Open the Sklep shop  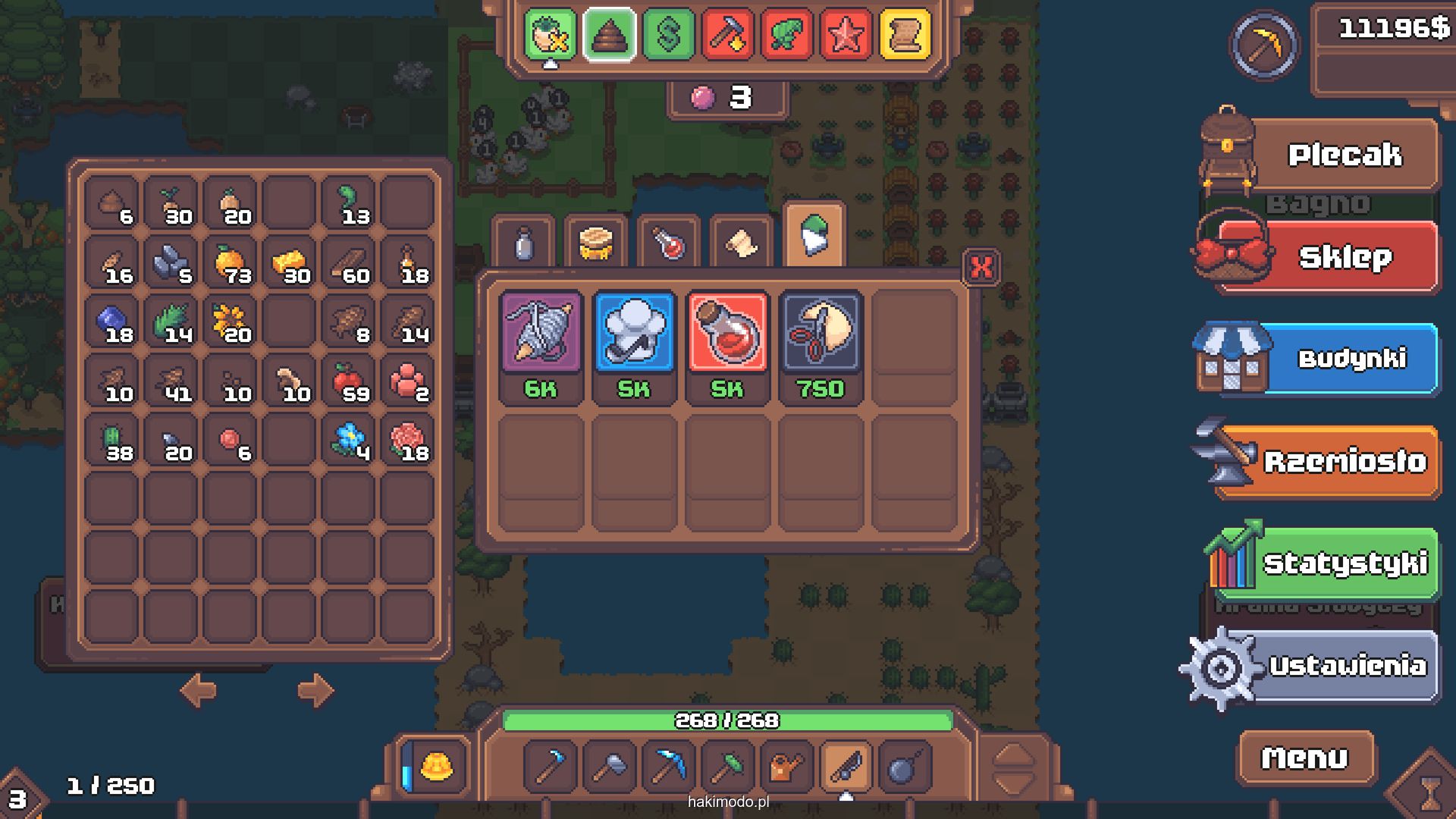(1344, 257)
